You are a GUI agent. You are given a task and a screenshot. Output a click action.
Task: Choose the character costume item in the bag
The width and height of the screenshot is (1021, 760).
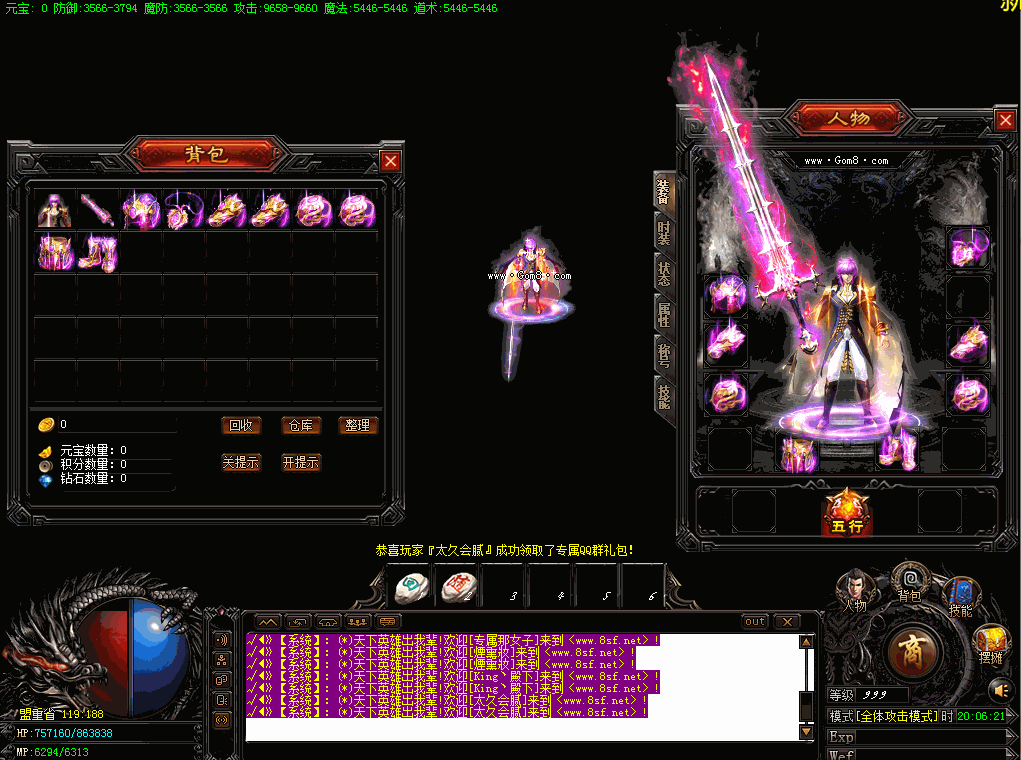(x=54, y=210)
